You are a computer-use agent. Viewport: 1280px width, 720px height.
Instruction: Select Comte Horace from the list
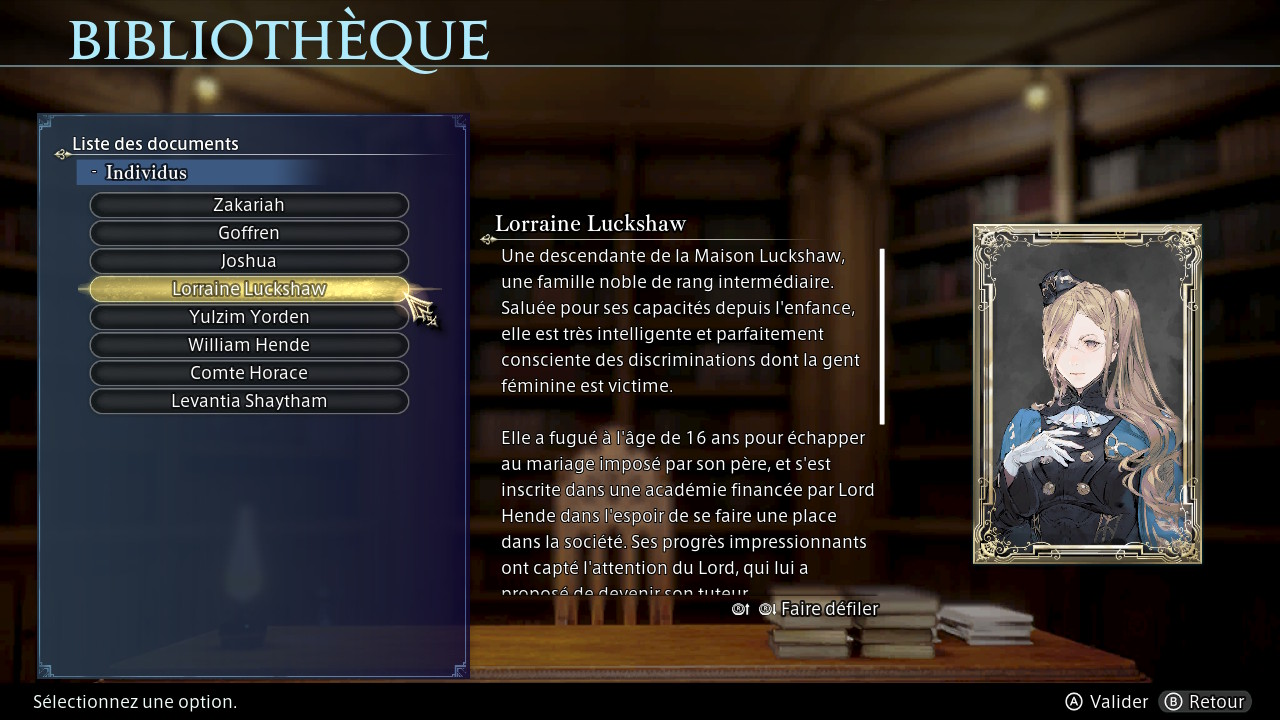(249, 373)
